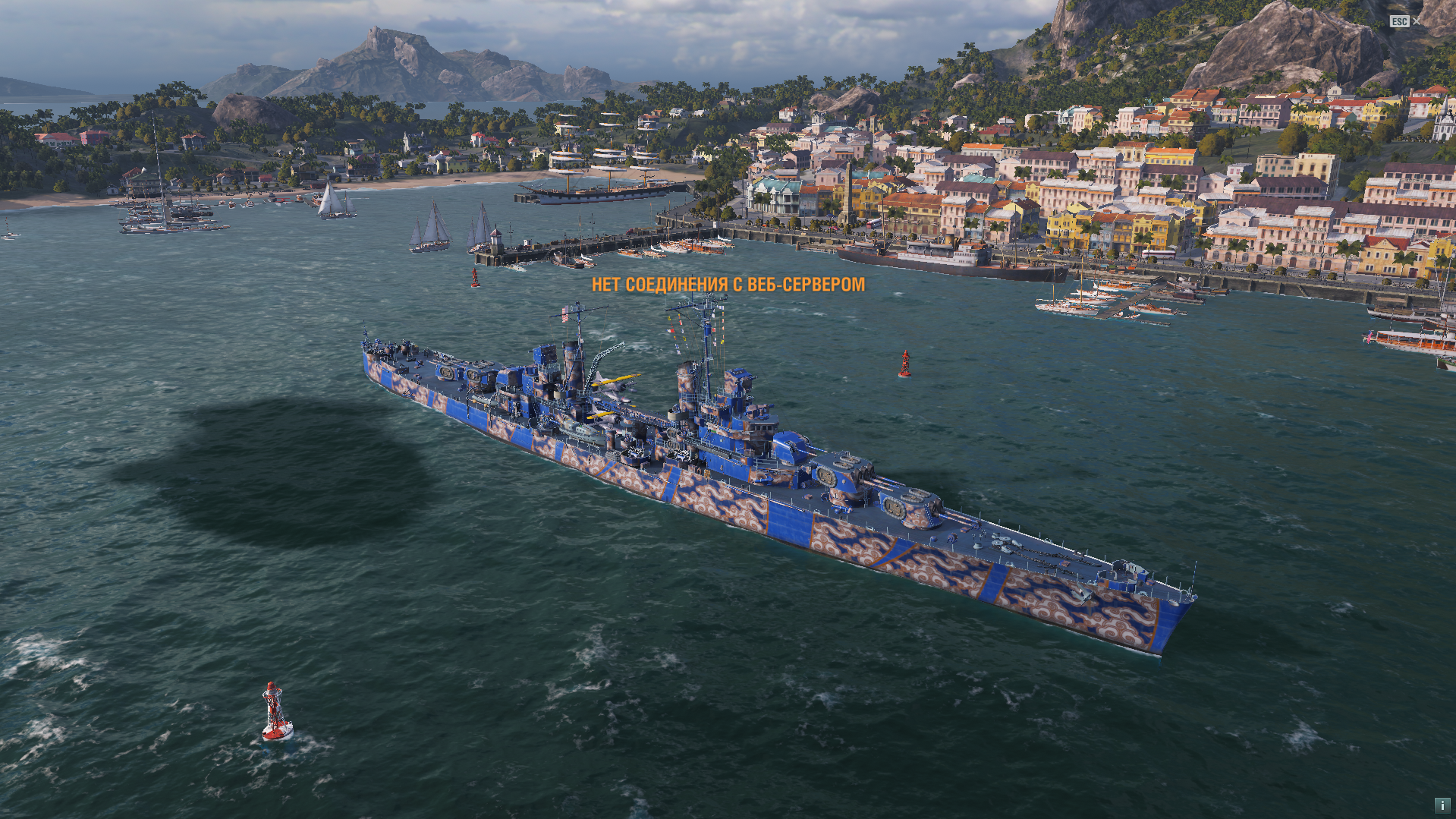The width and height of the screenshot is (1456, 819).
Task: Close the screen with the X button
Action: [x=1416, y=21]
